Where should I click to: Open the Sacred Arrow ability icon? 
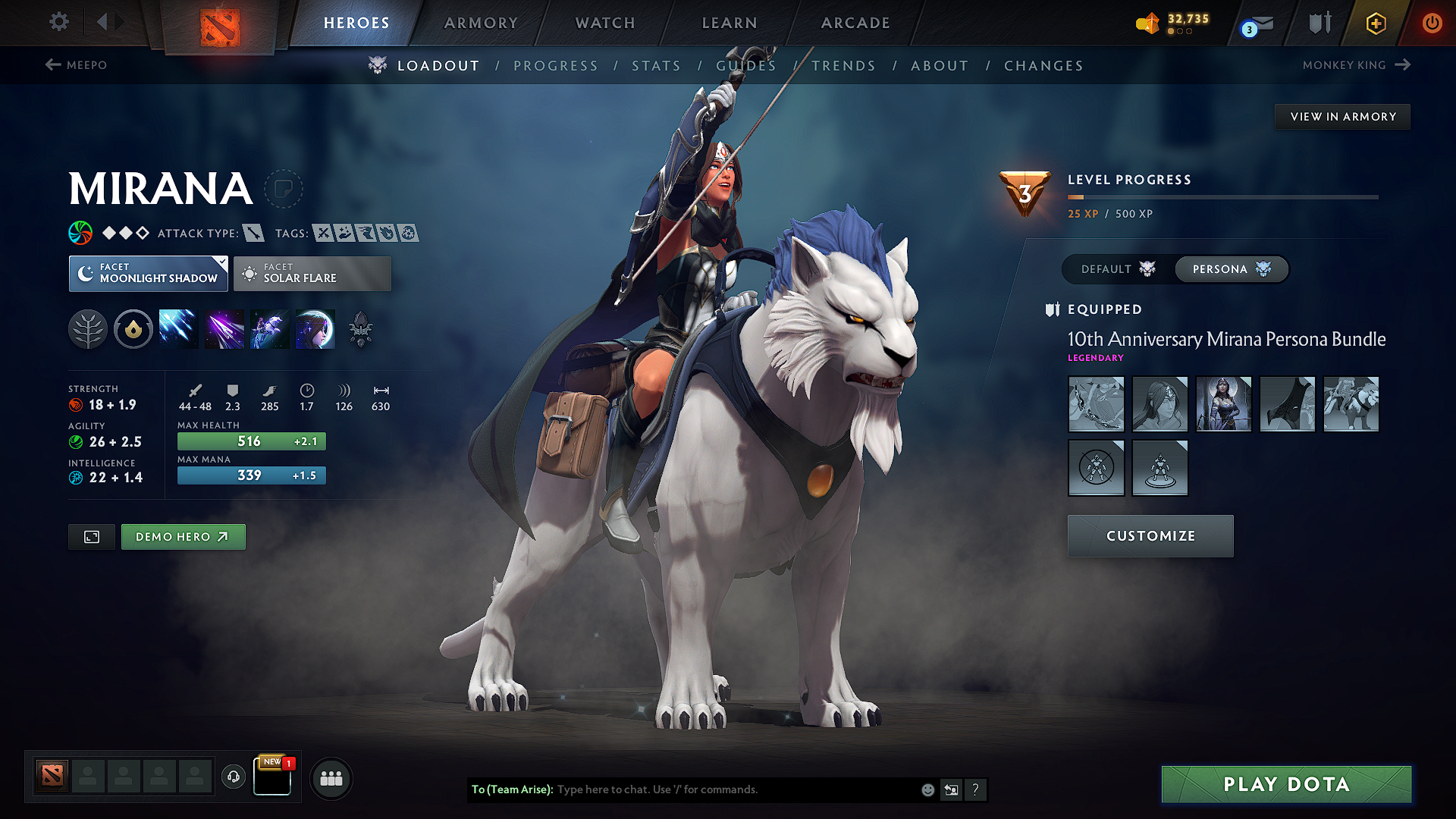pyautogui.click(x=224, y=328)
